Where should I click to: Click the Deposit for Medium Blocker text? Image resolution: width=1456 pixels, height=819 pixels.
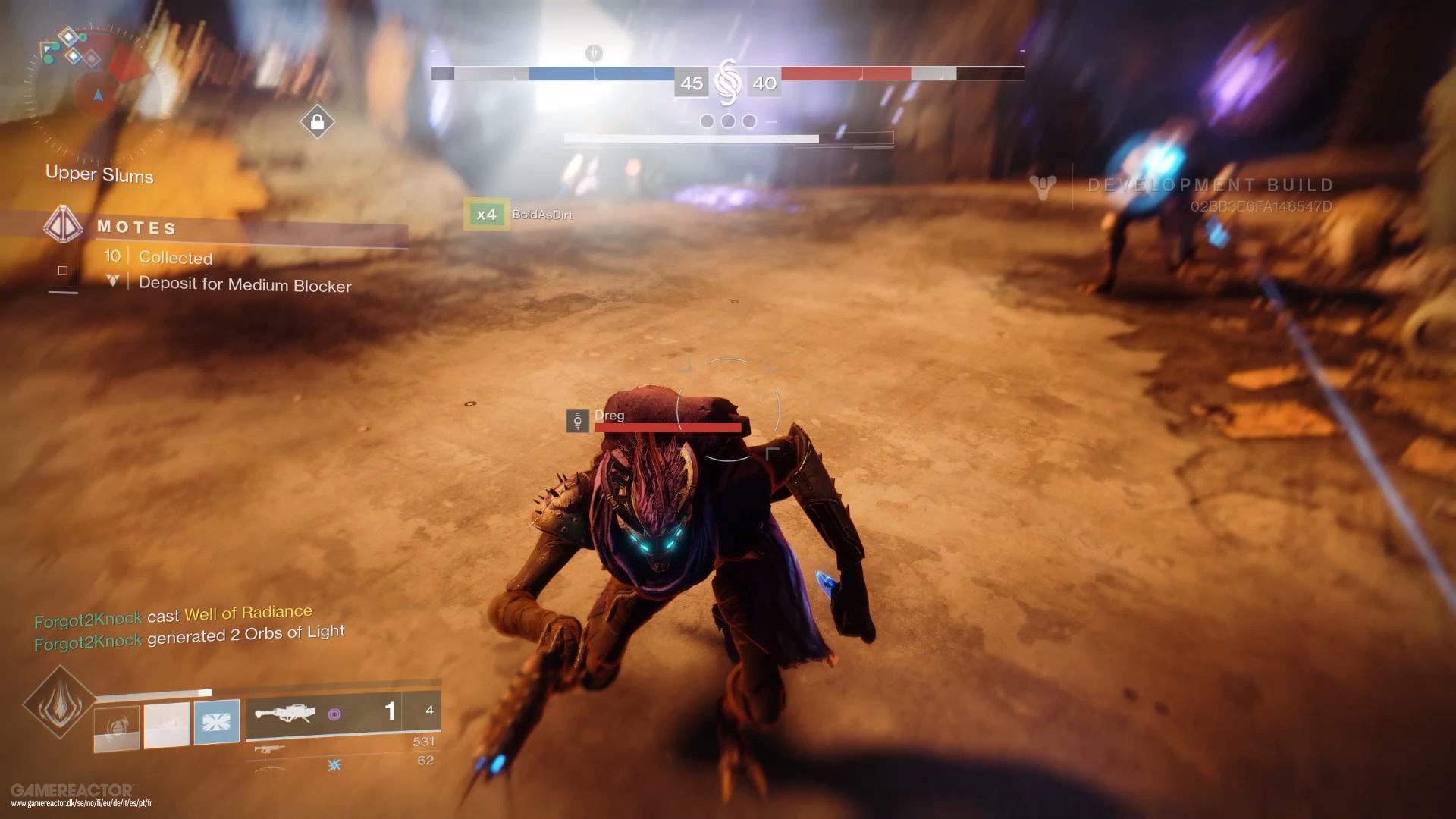245,285
